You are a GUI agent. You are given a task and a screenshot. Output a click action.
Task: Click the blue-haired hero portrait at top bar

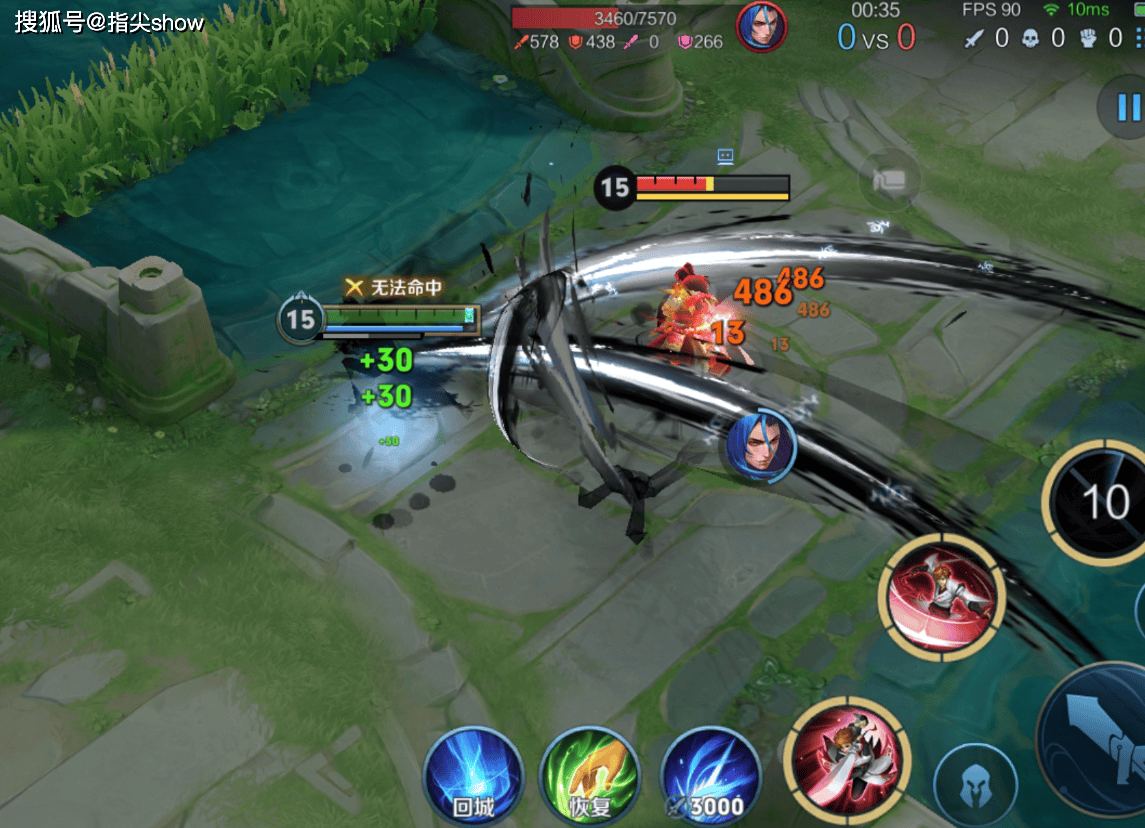(x=761, y=27)
